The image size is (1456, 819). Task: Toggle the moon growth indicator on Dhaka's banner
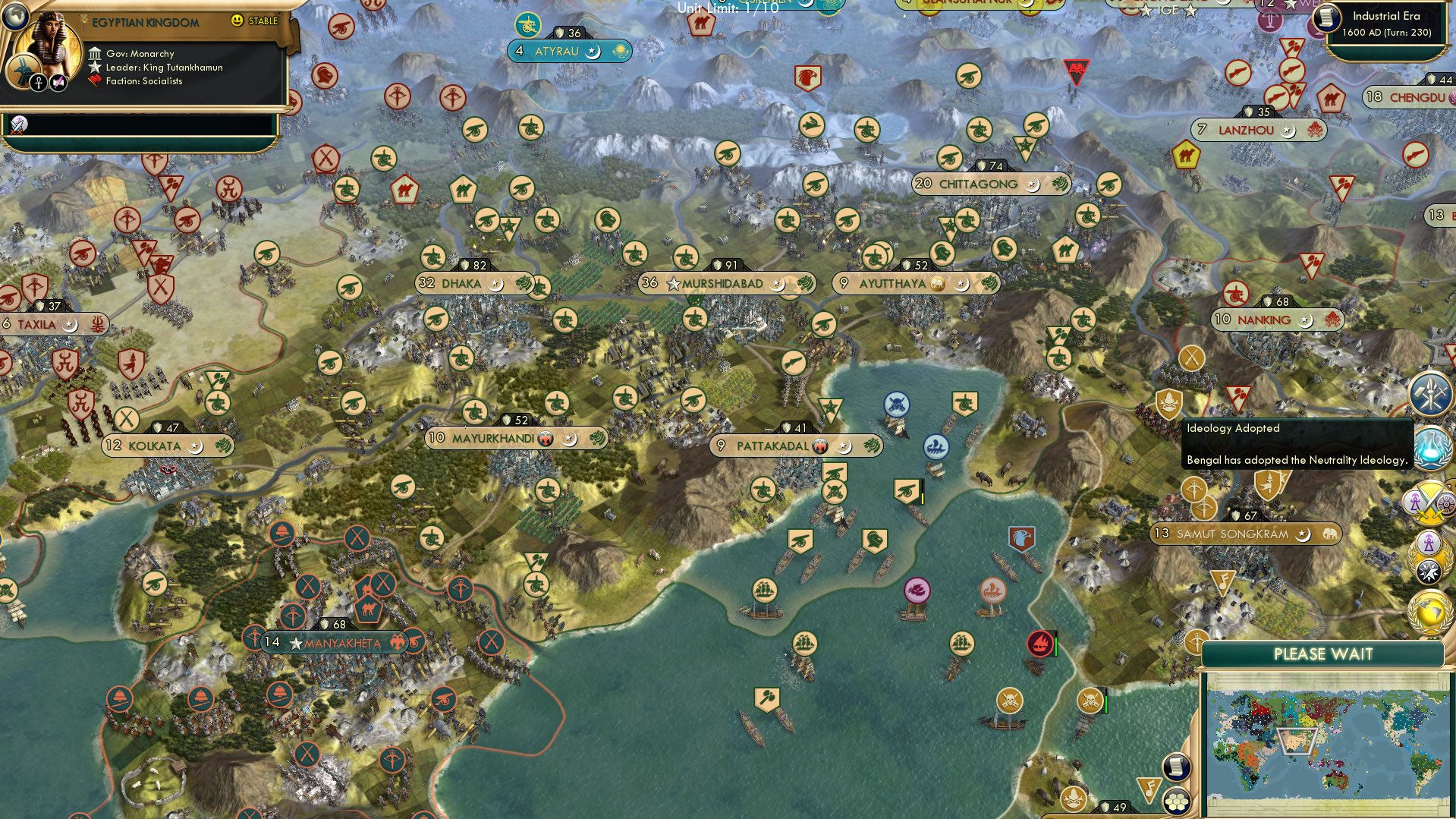497,283
